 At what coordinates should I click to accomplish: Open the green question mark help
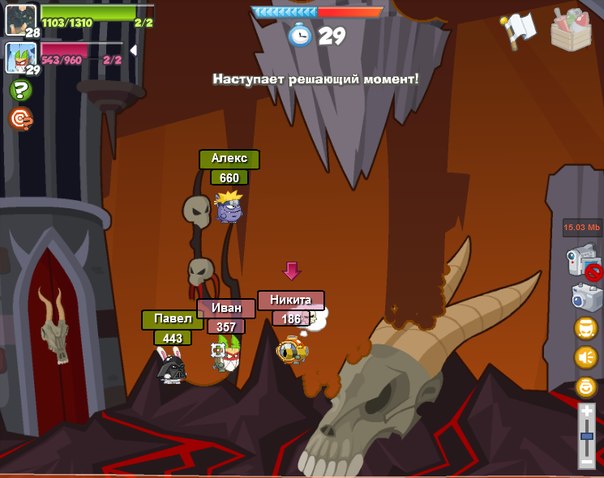pos(19,90)
